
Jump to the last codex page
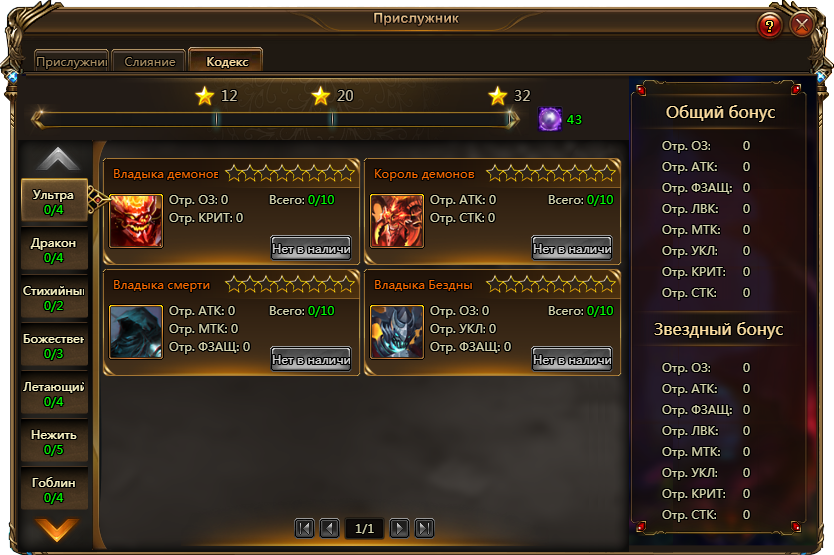[424, 528]
